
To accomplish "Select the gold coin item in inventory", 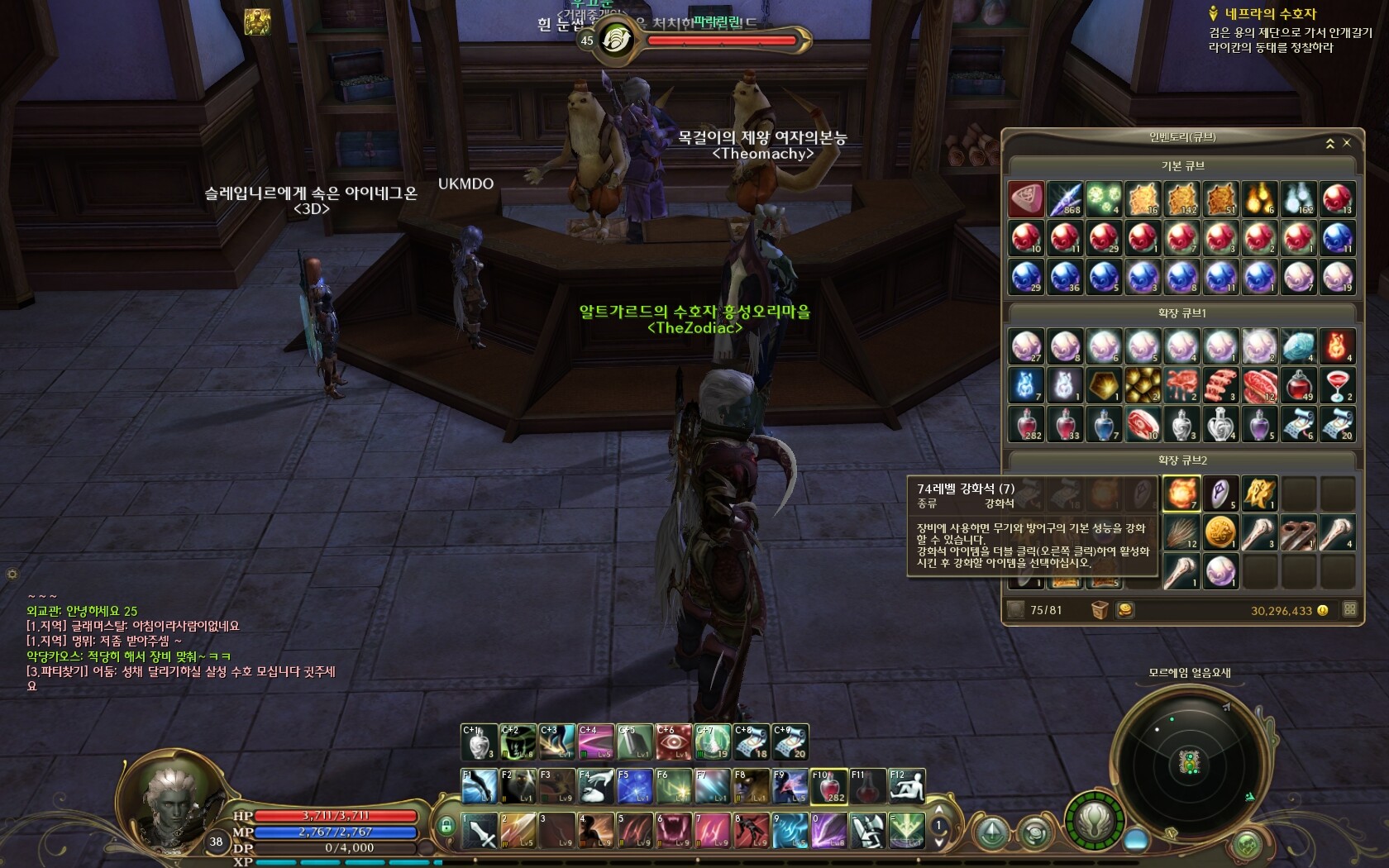I will 1220,533.
